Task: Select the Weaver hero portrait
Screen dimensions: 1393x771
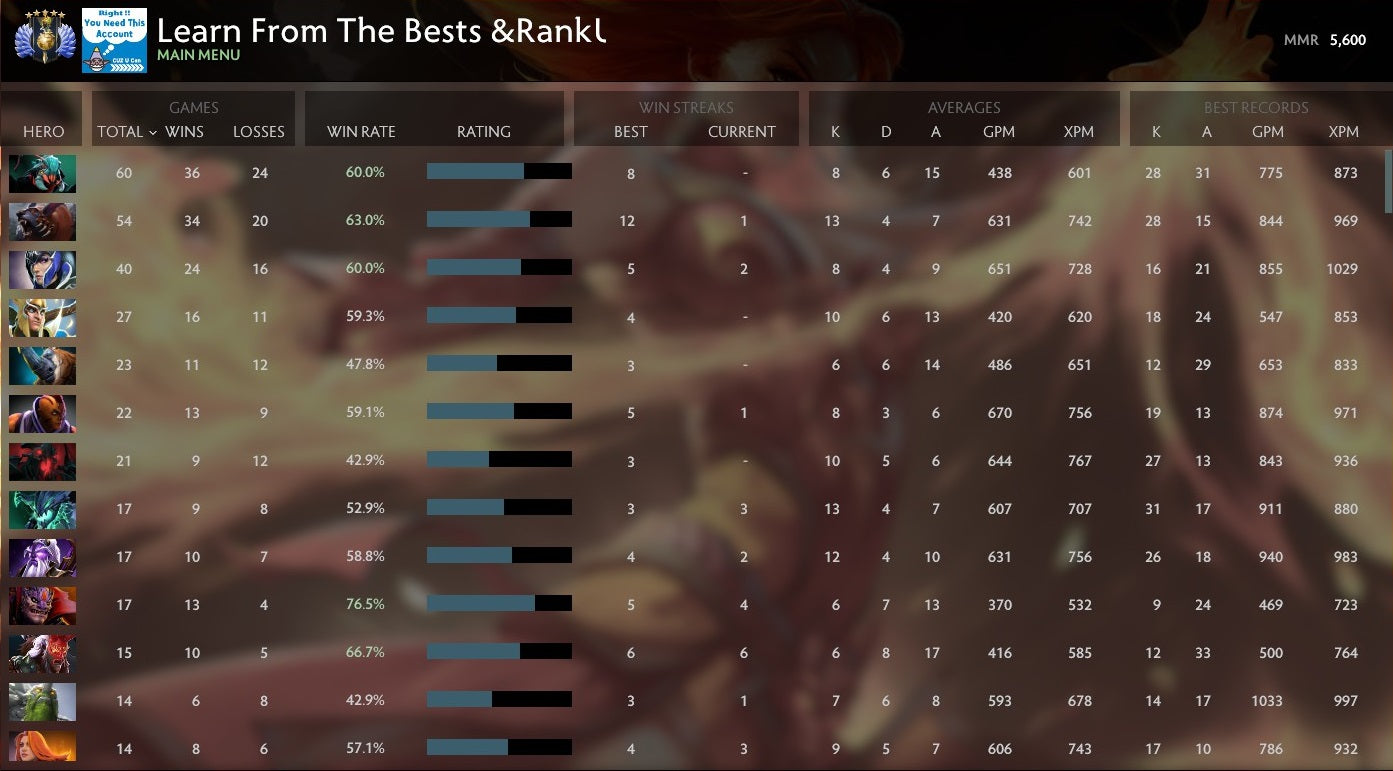Action: click(x=42, y=173)
